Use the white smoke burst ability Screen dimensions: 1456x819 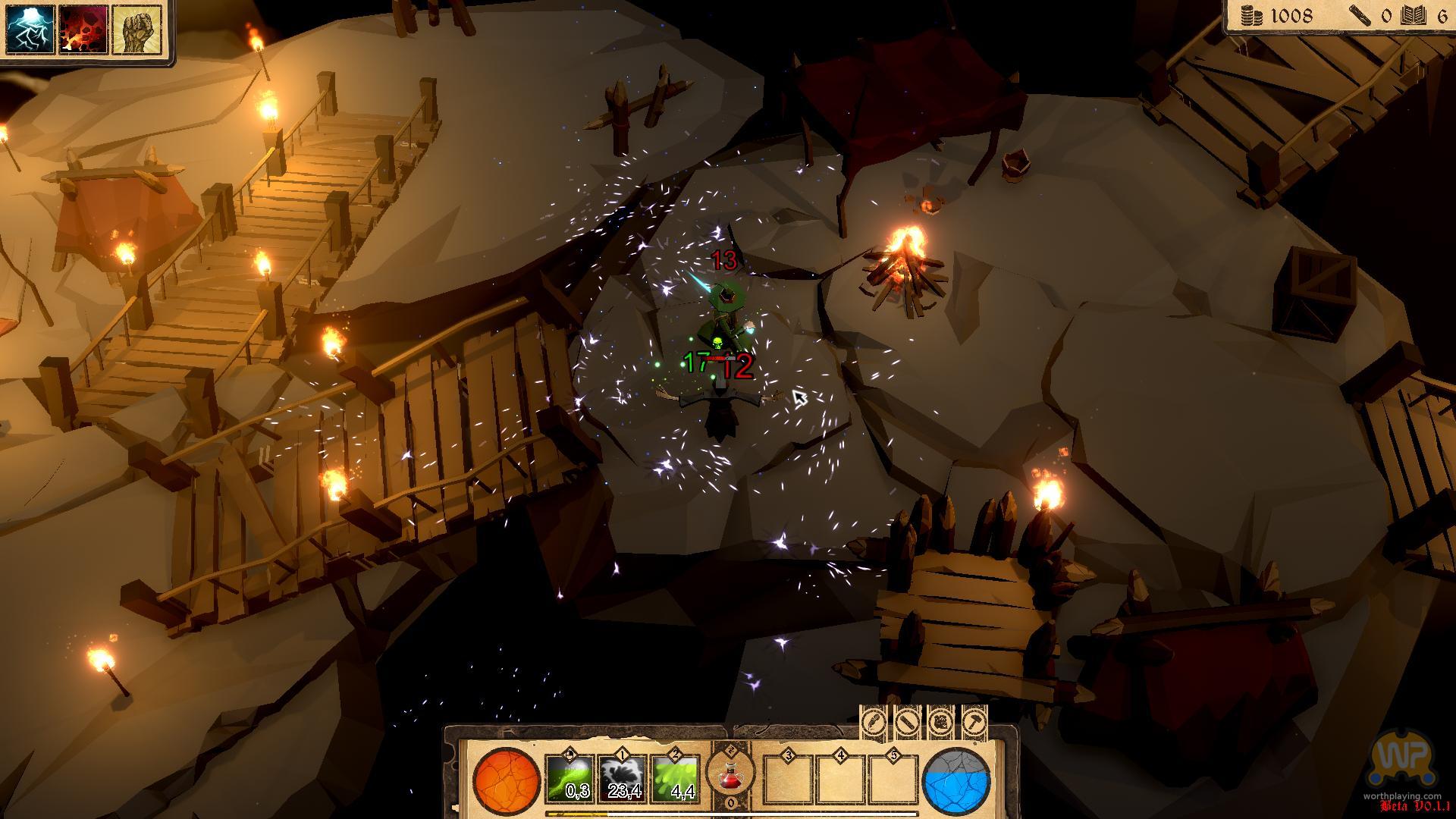coord(623,778)
